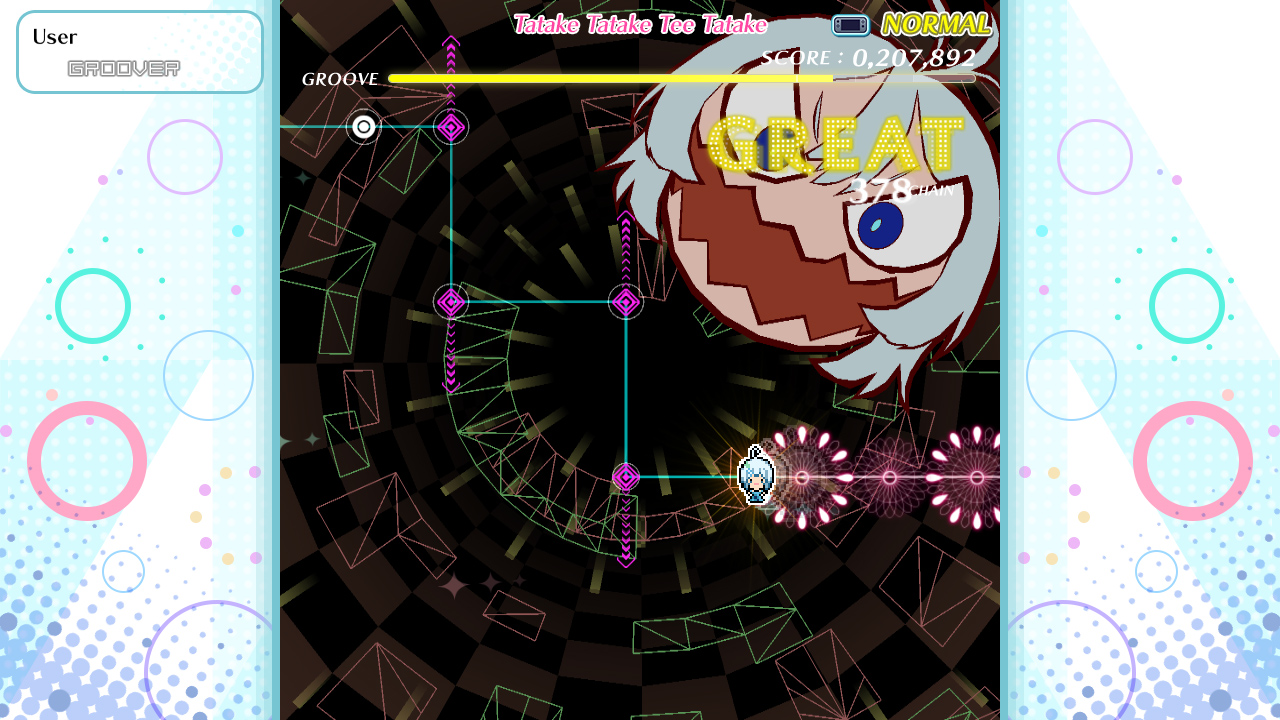Open the User profile panel
The image size is (1280, 720).
pyautogui.click(x=140, y=50)
